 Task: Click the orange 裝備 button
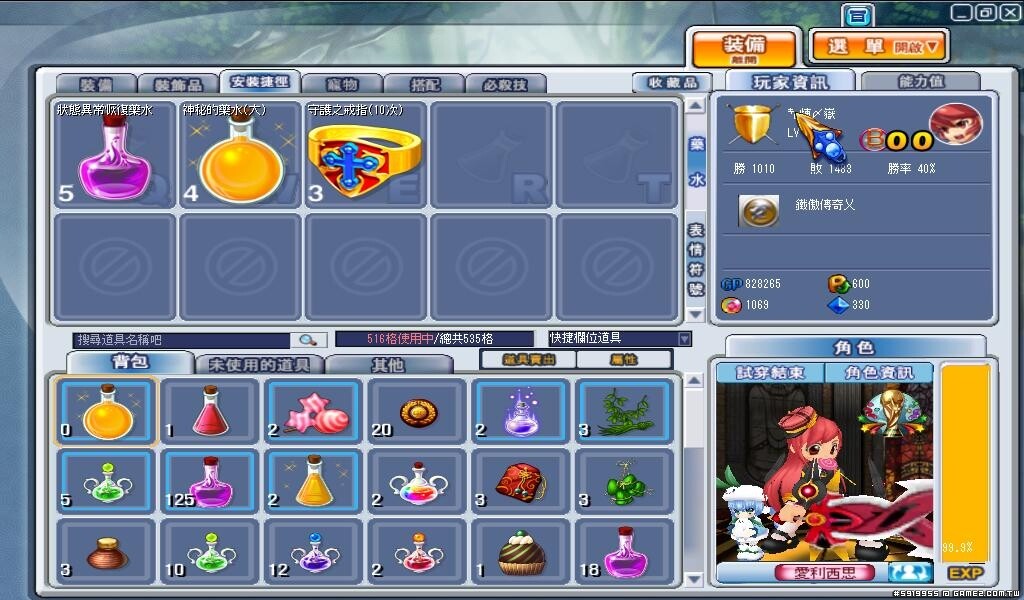(744, 47)
